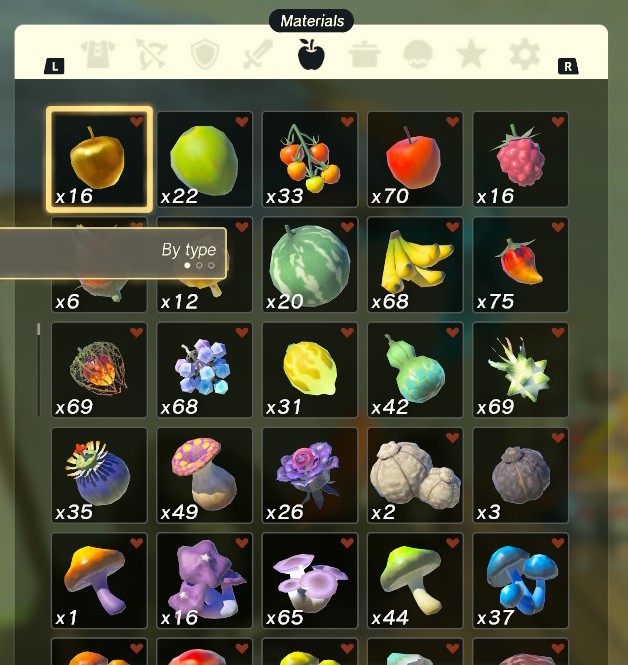Image resolution: width=628 pixels, height=665 pixels.
Task: Select the mighty bananas slot
Action: [415, 265]
